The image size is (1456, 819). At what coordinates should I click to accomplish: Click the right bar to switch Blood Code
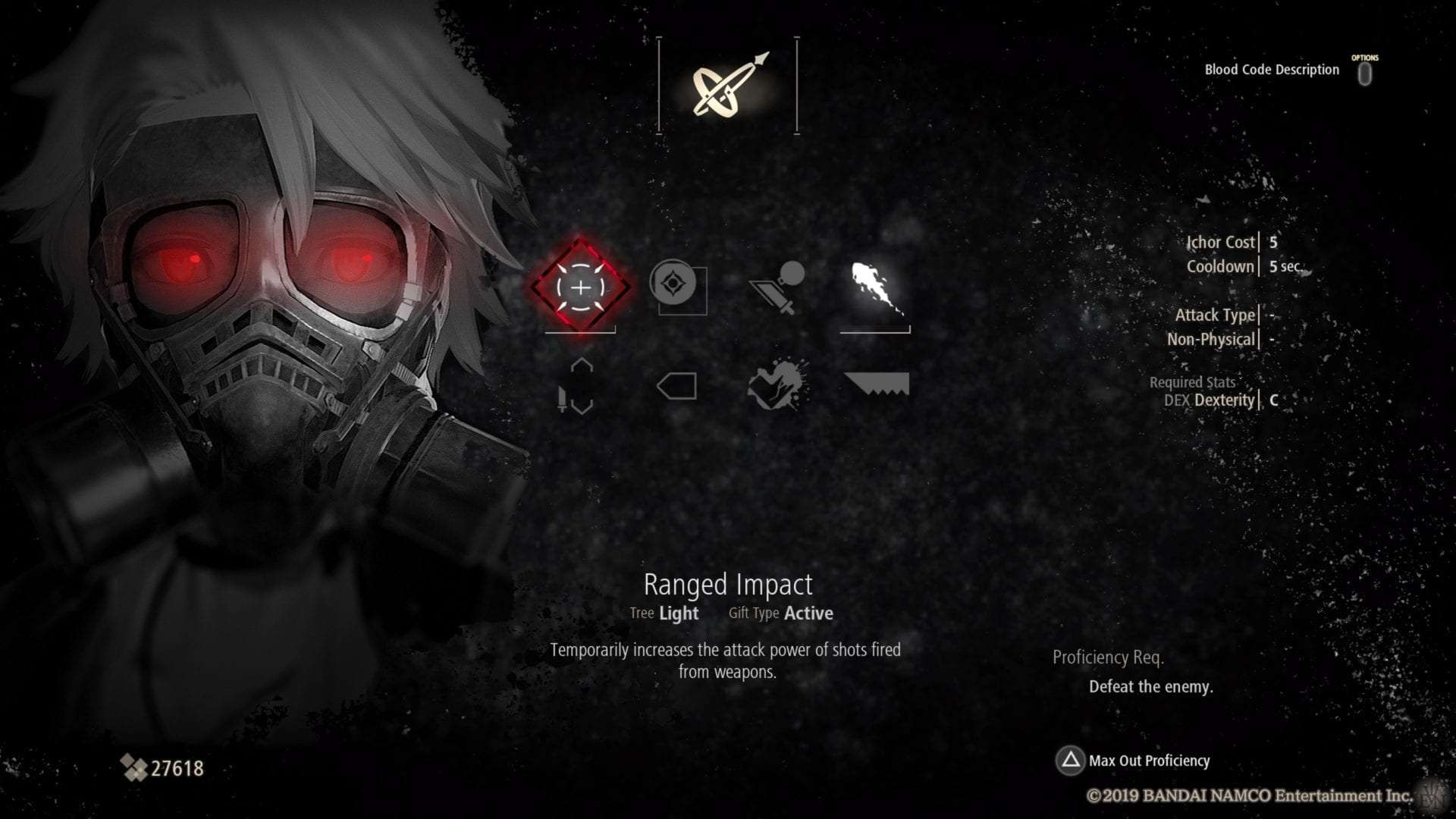click(797, 83)
